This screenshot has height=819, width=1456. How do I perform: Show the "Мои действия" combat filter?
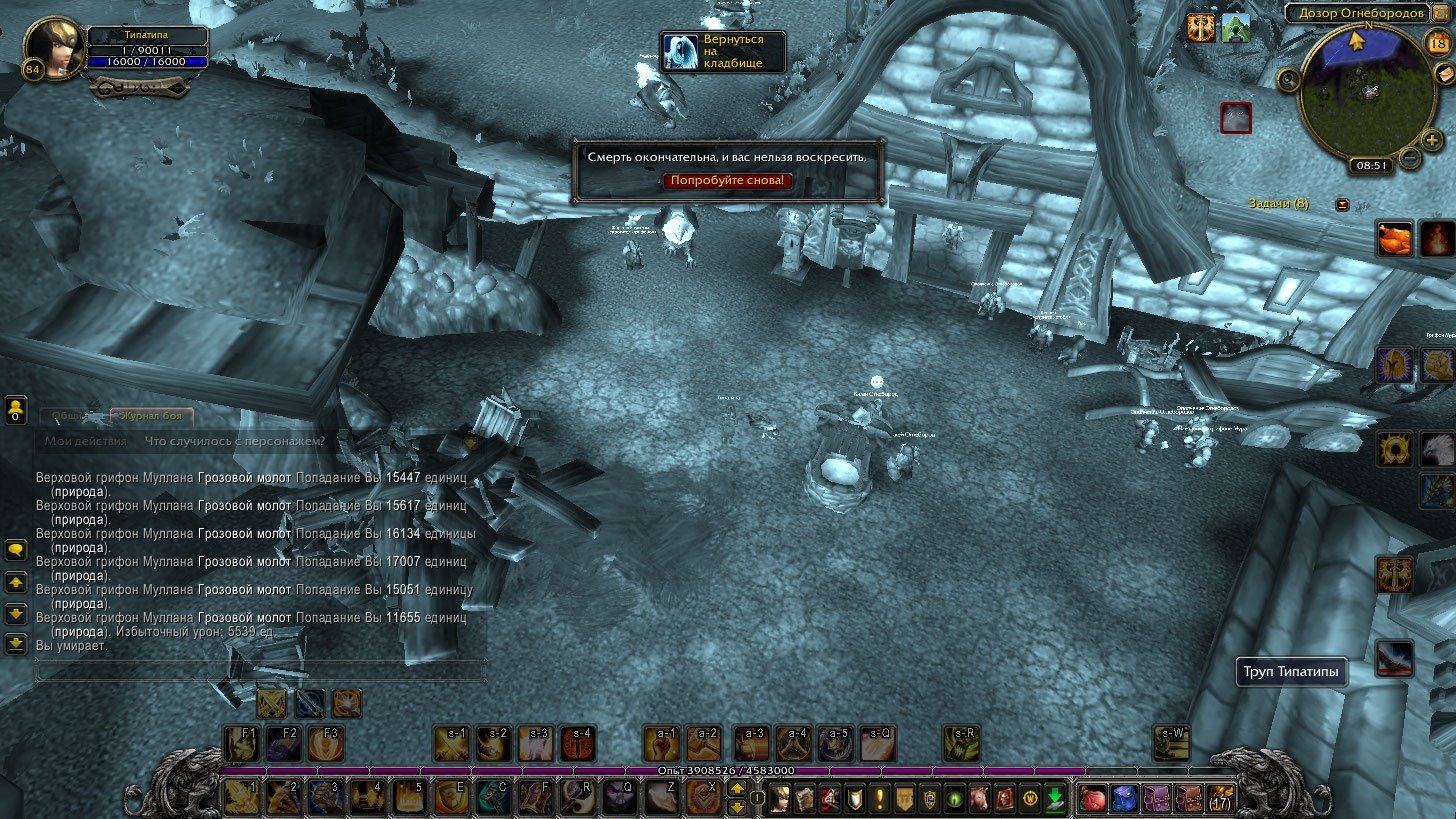86,441
